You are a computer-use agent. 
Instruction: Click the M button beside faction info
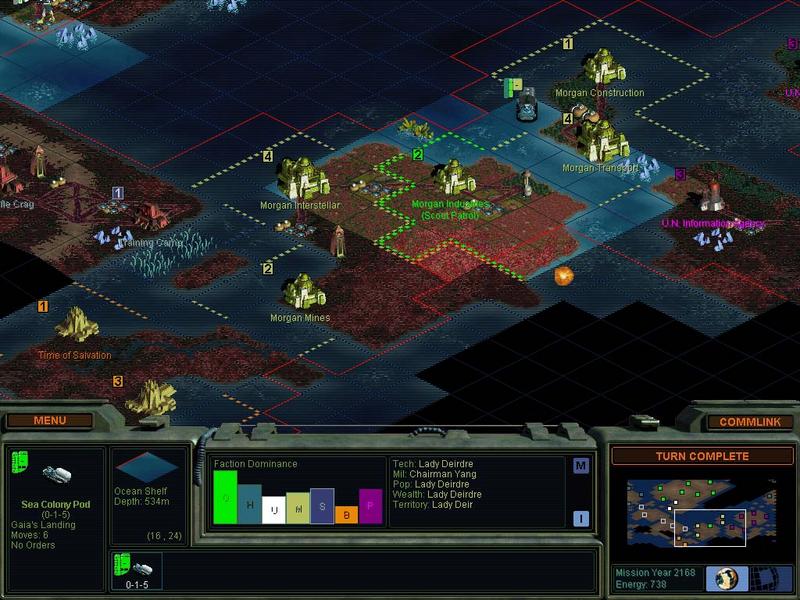pos(580,466)
